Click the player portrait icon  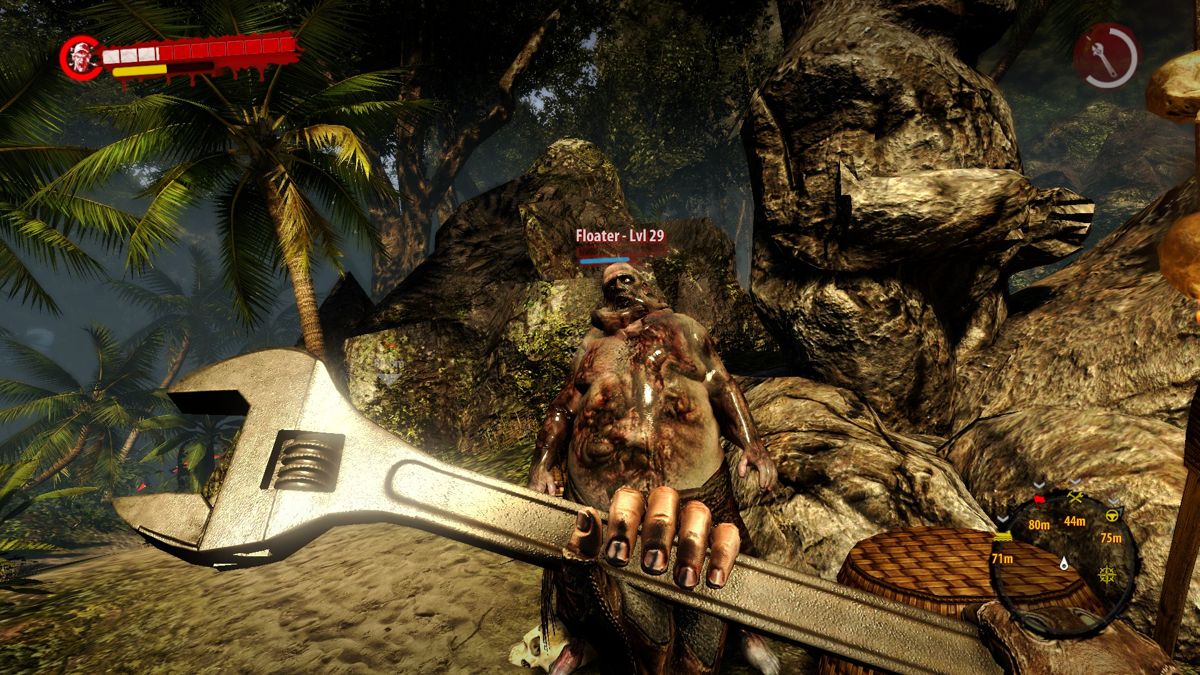[x=80, y=56]
